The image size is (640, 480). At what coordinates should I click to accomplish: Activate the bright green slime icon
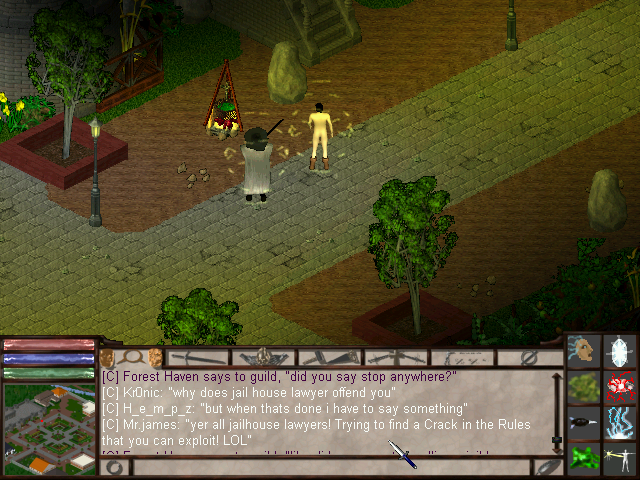pos(584,457)
